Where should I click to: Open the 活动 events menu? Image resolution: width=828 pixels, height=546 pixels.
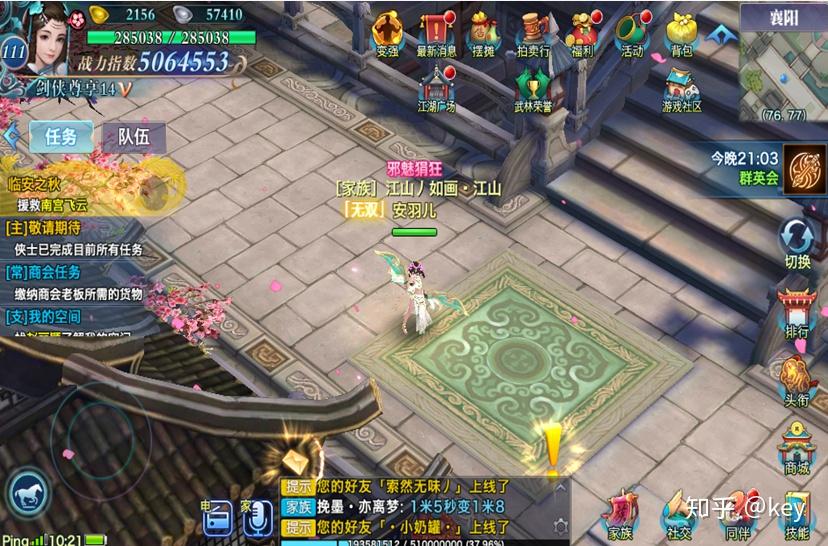click(632, 33)
